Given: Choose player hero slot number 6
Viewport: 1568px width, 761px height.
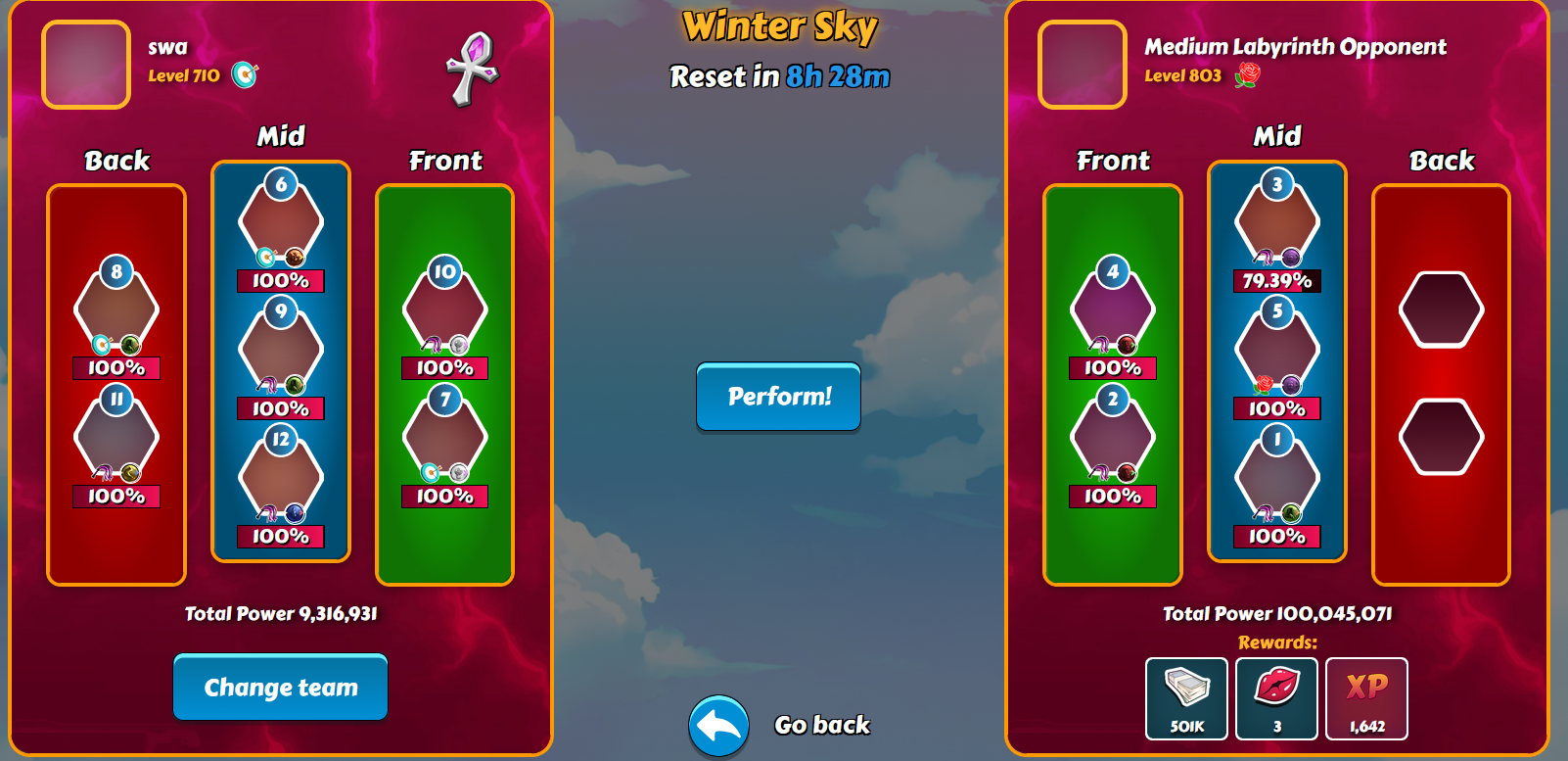Looking at the screenshot, I should [x=281, y=222].
